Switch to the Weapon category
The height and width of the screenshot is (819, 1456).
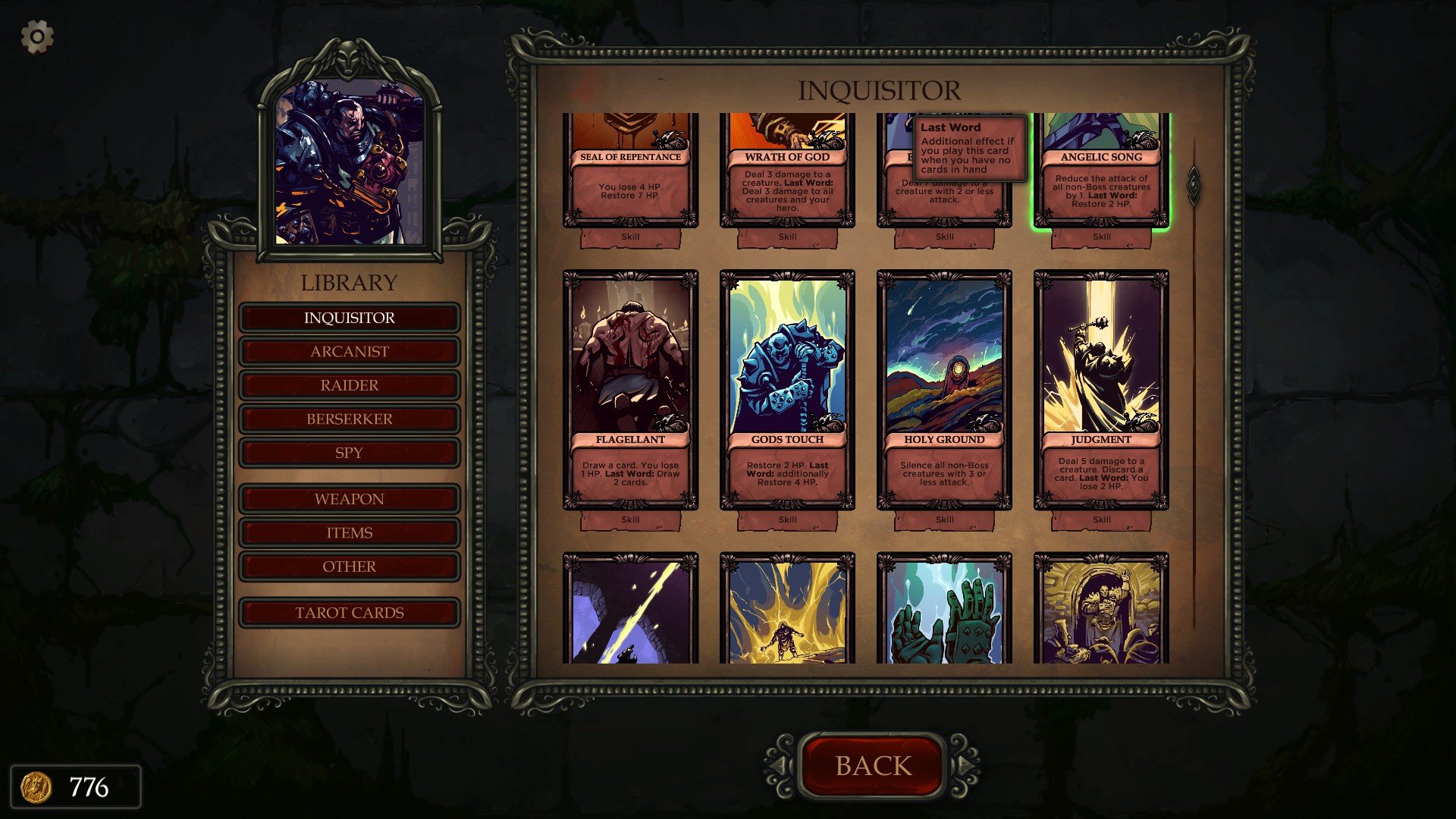tap(349, 499)
